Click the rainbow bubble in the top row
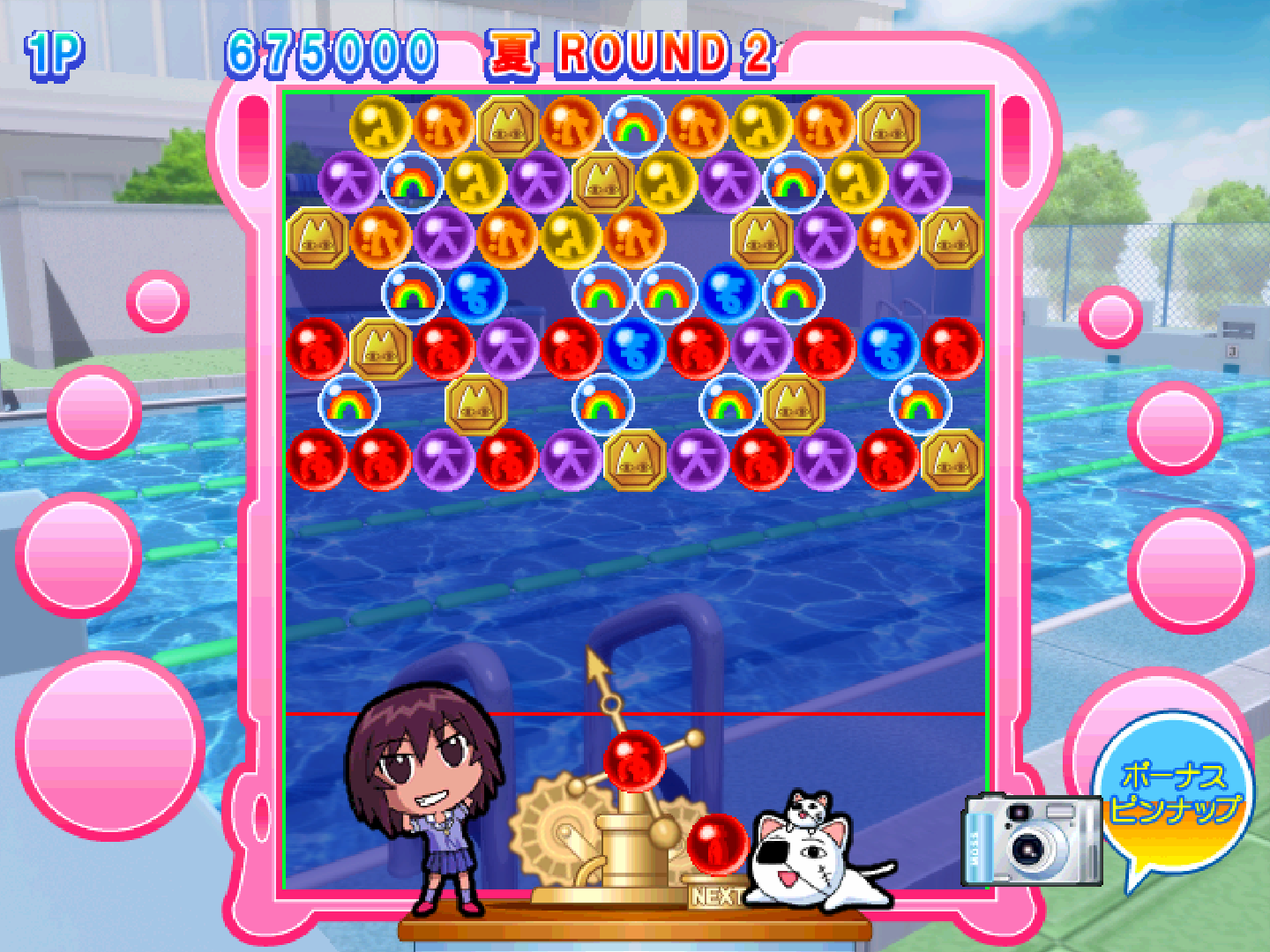The width and height of the screenshot is (1270, 952). click(x=637, y=126)
